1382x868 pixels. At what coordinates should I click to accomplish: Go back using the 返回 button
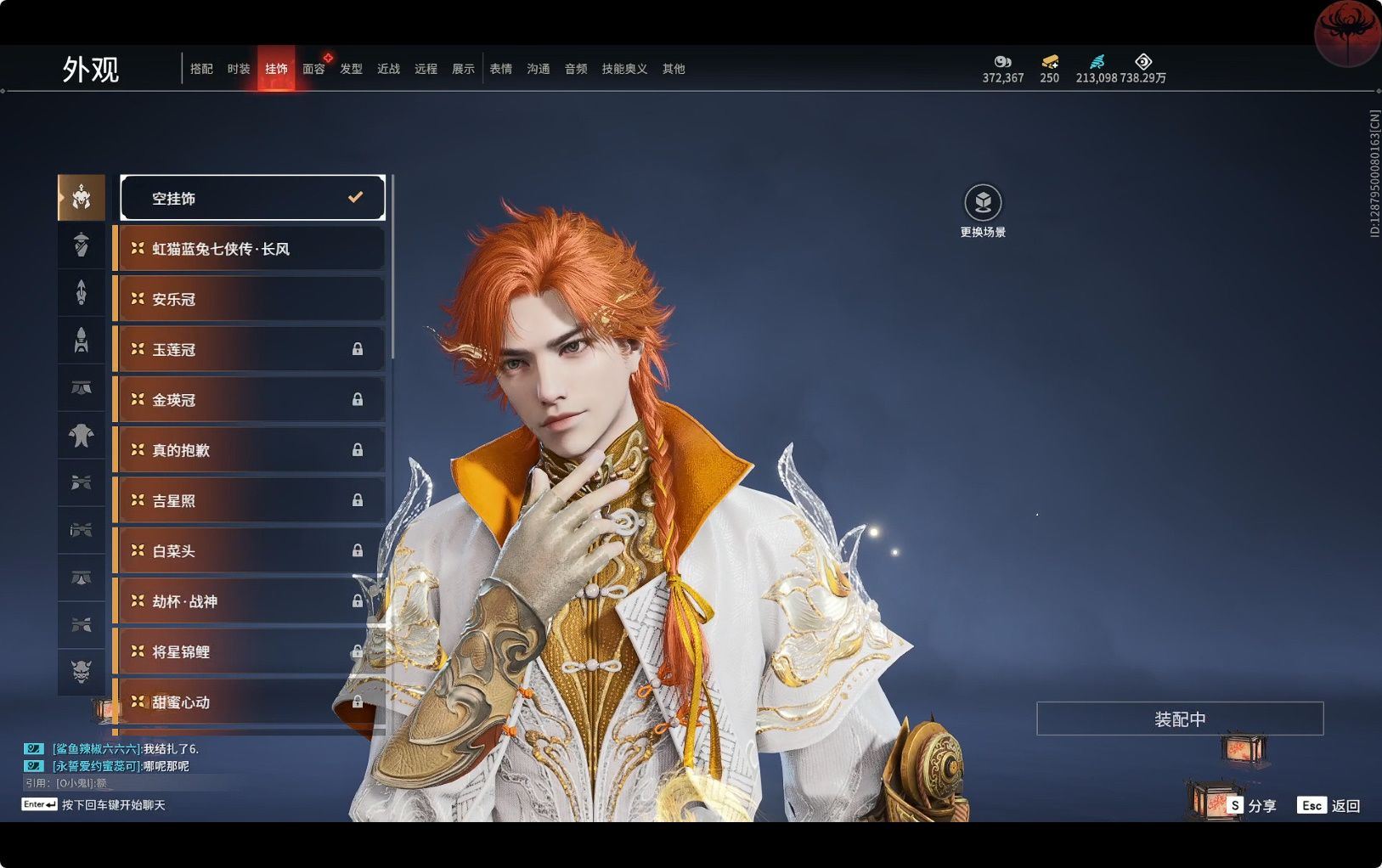(x=1329, y=805)
